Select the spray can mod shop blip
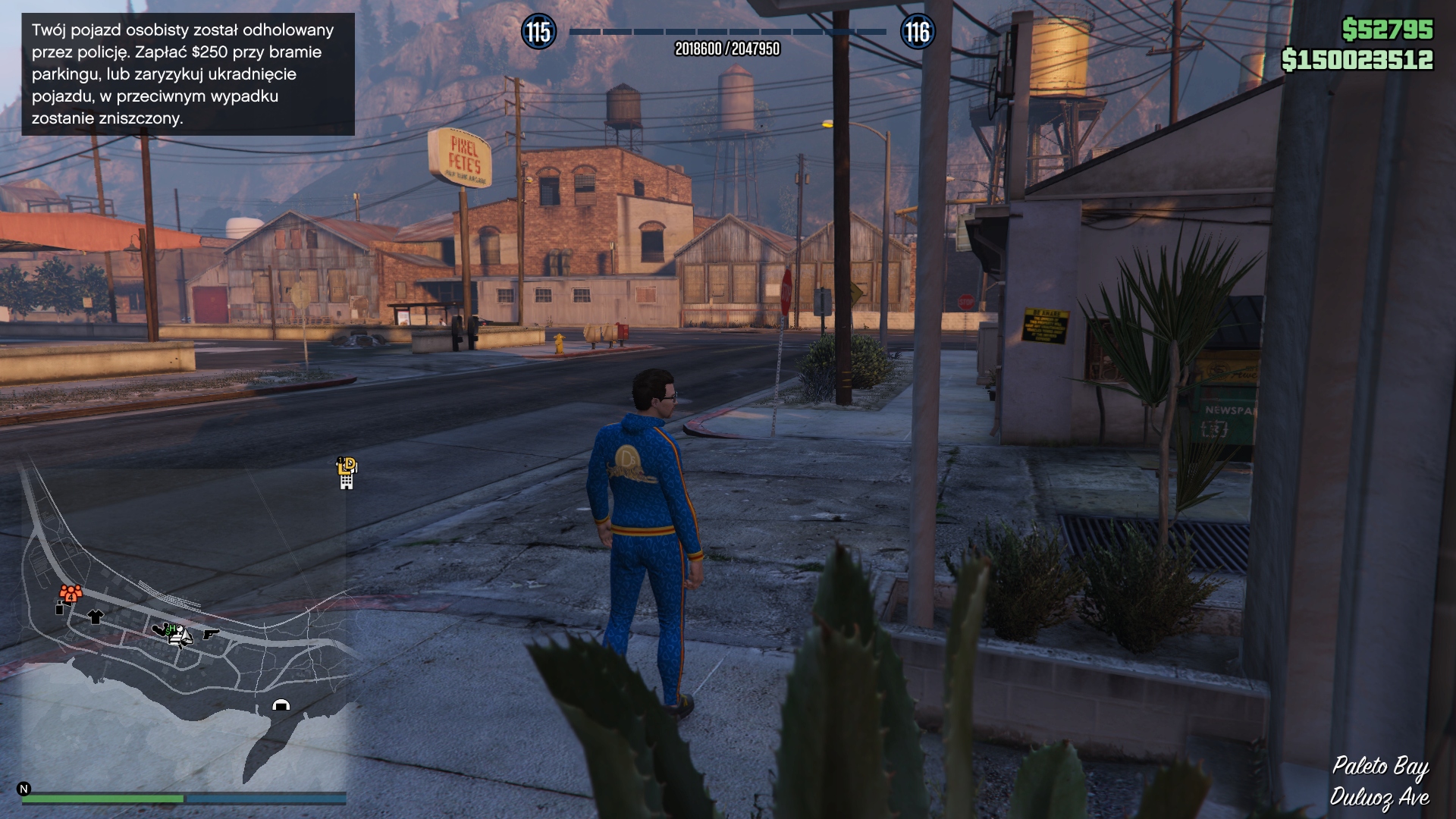1456x819 pixels. (60, 607)
